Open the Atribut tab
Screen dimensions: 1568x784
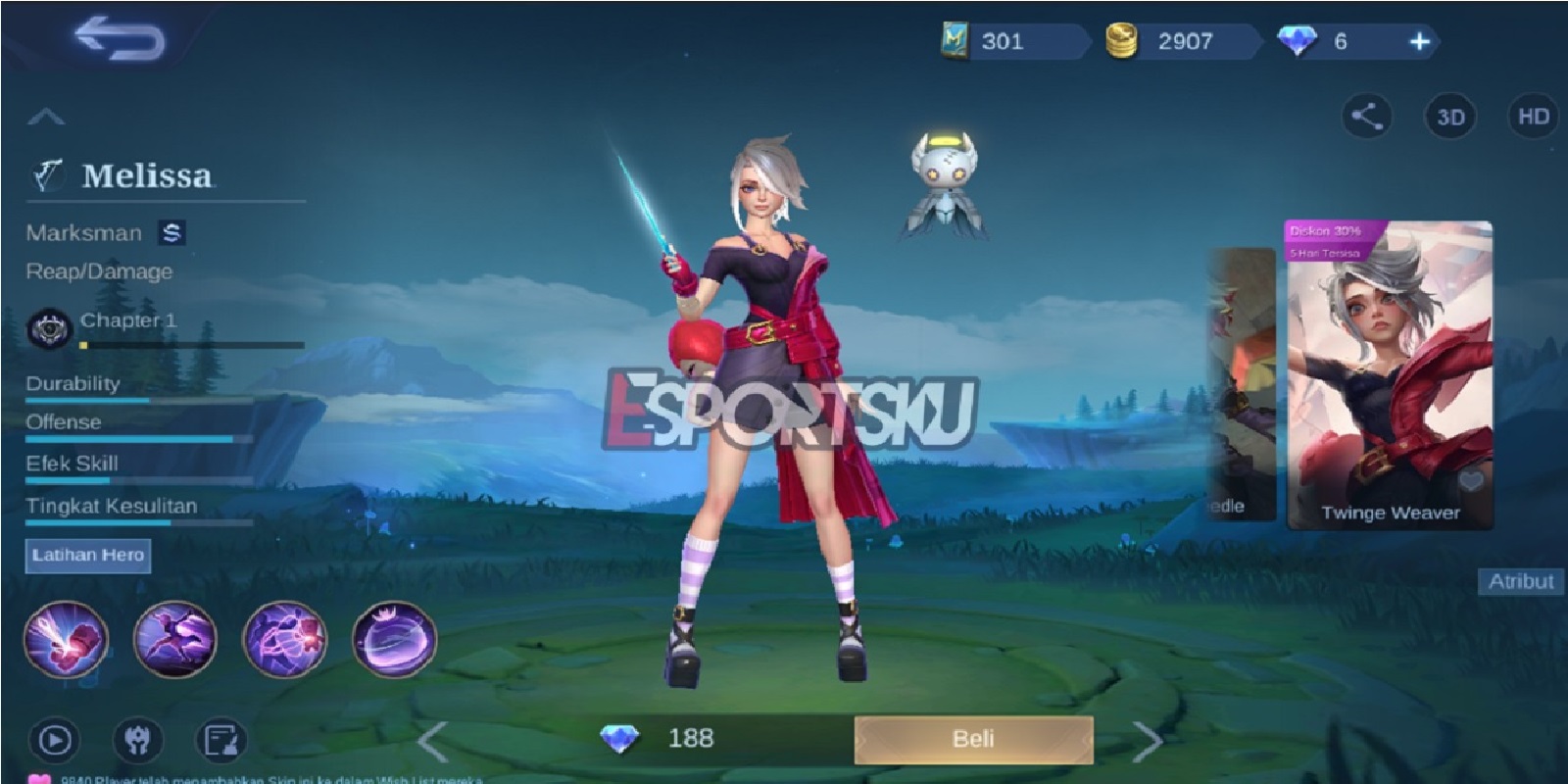tap(1521, 580)
